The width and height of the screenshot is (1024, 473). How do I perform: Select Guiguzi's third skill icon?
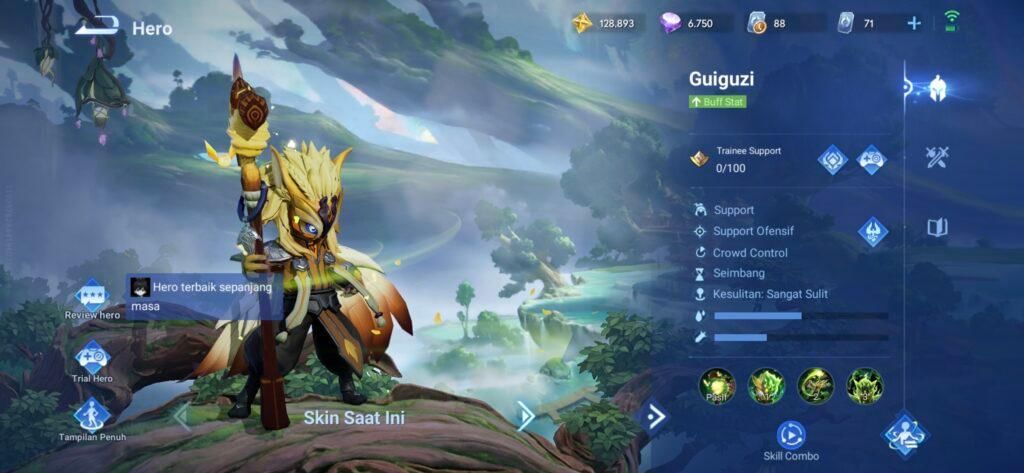pyautogui.click(x=864, y=386)
